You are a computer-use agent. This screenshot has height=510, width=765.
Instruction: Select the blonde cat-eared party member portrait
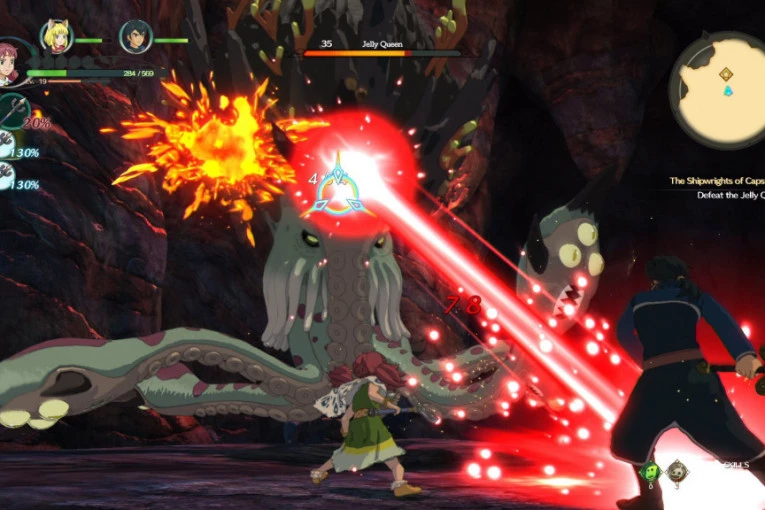(x=56, y=36)
